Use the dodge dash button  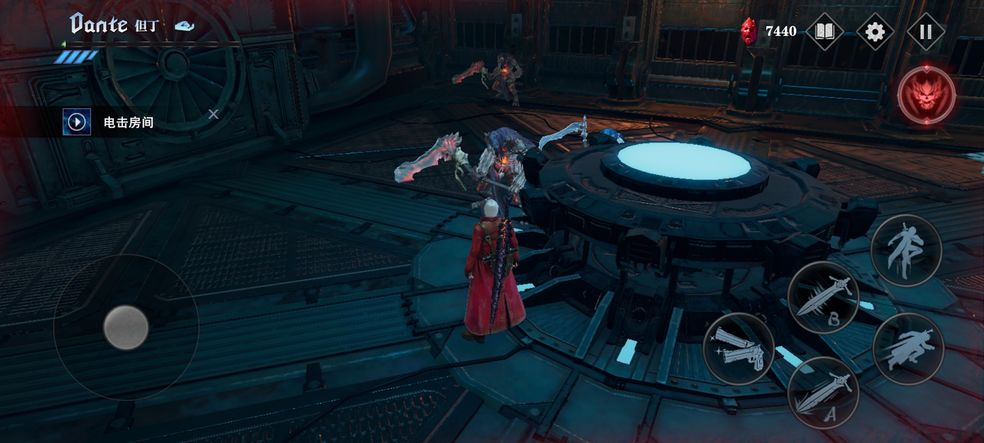coord(908,347)
